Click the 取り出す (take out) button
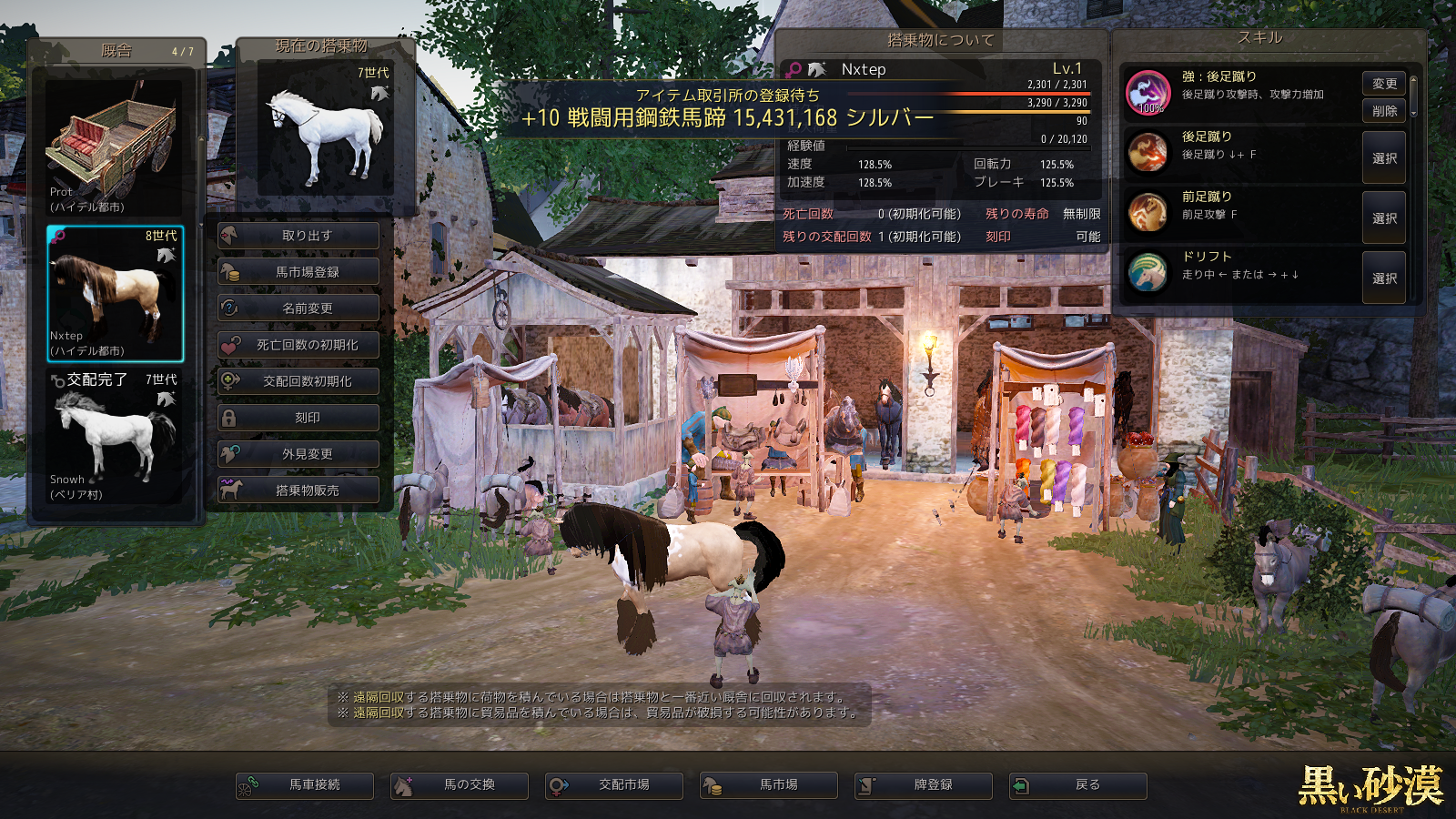The image size is (1456, 819). click(298, 236)
